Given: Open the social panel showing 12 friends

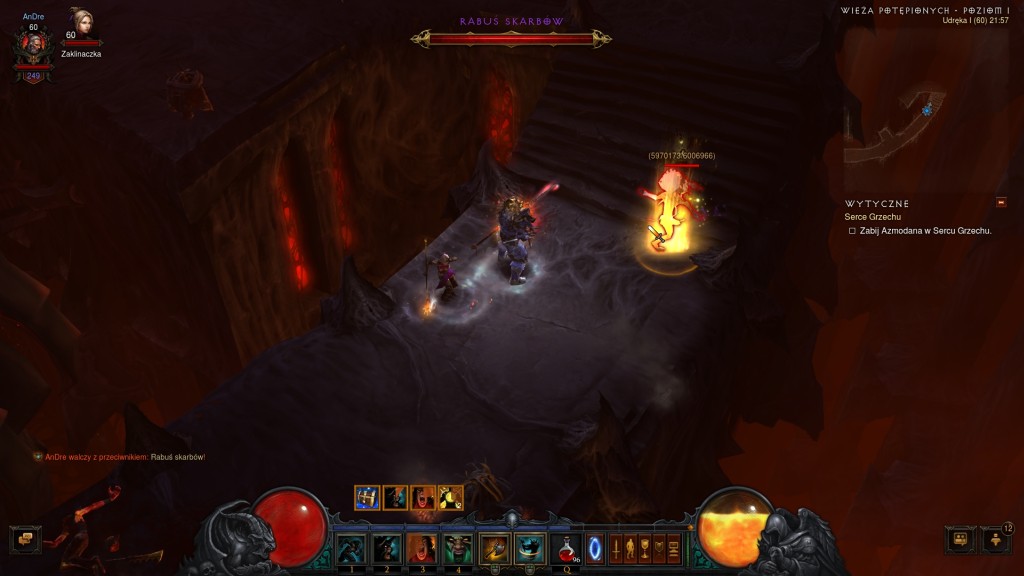Looking at the screenshot, I should tap(995, 540).
